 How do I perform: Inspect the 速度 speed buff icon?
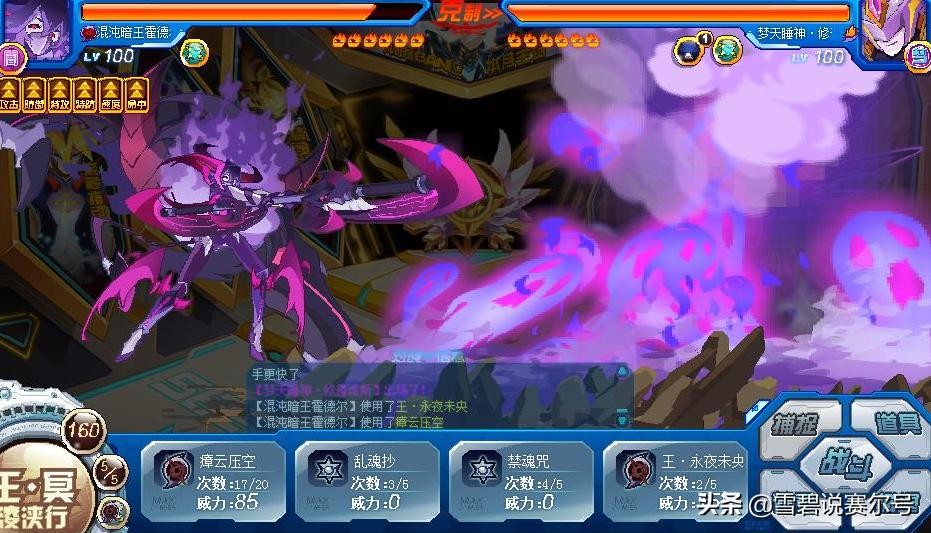point(110,96)
